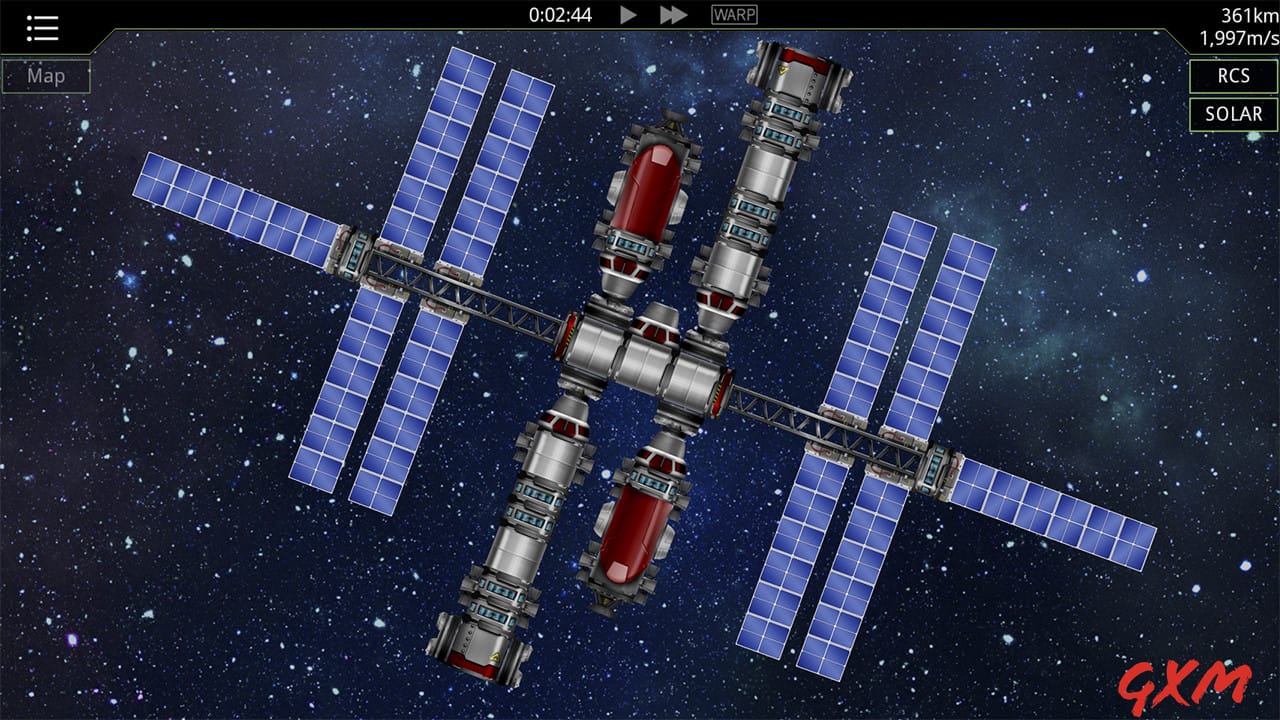Enable WARP mode
The width and height of the screenshot is (1280, 720).
[733, 15]
